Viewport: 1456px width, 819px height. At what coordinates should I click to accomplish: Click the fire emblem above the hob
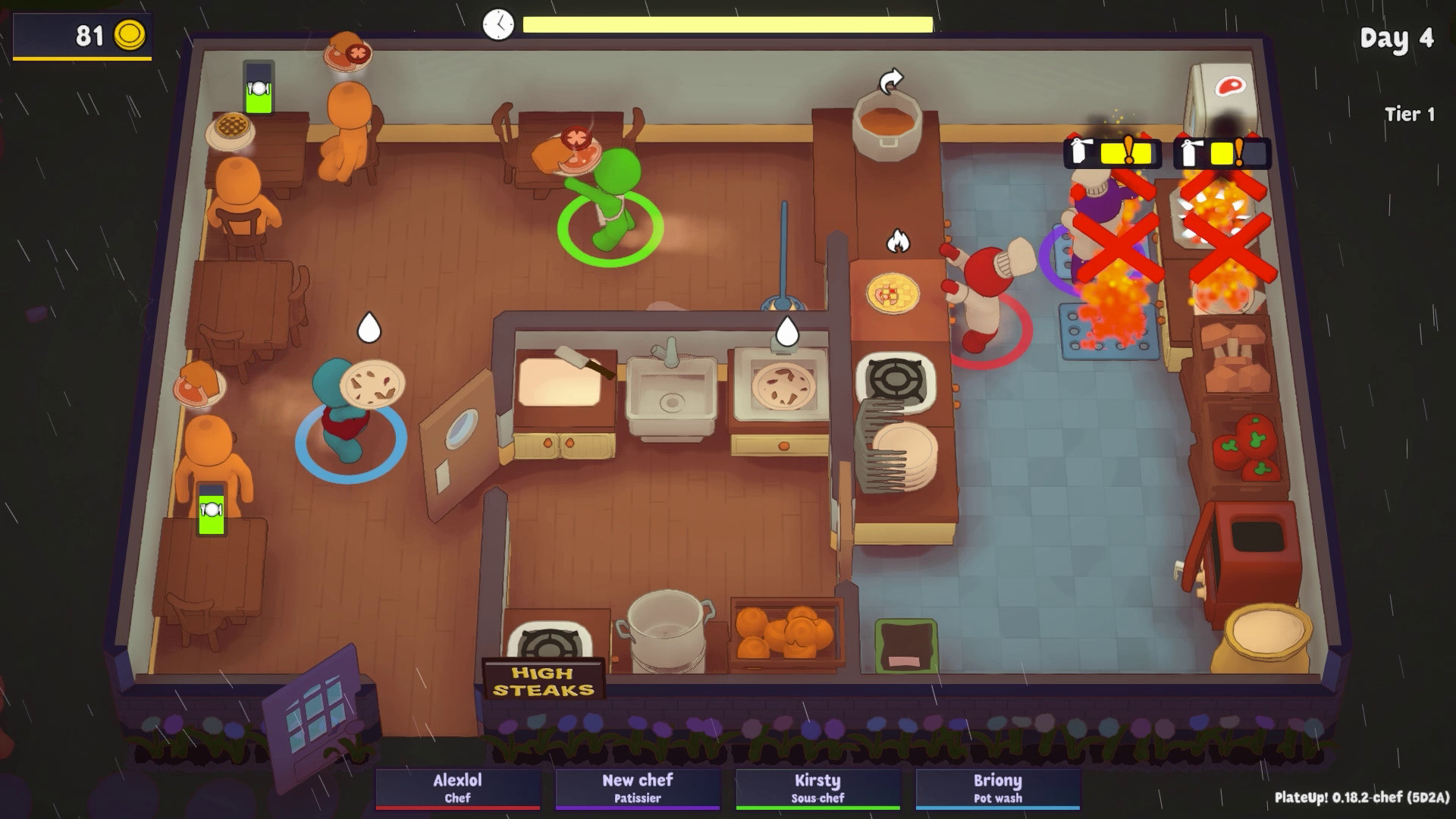pyautogui.click(x=899, y=240)
